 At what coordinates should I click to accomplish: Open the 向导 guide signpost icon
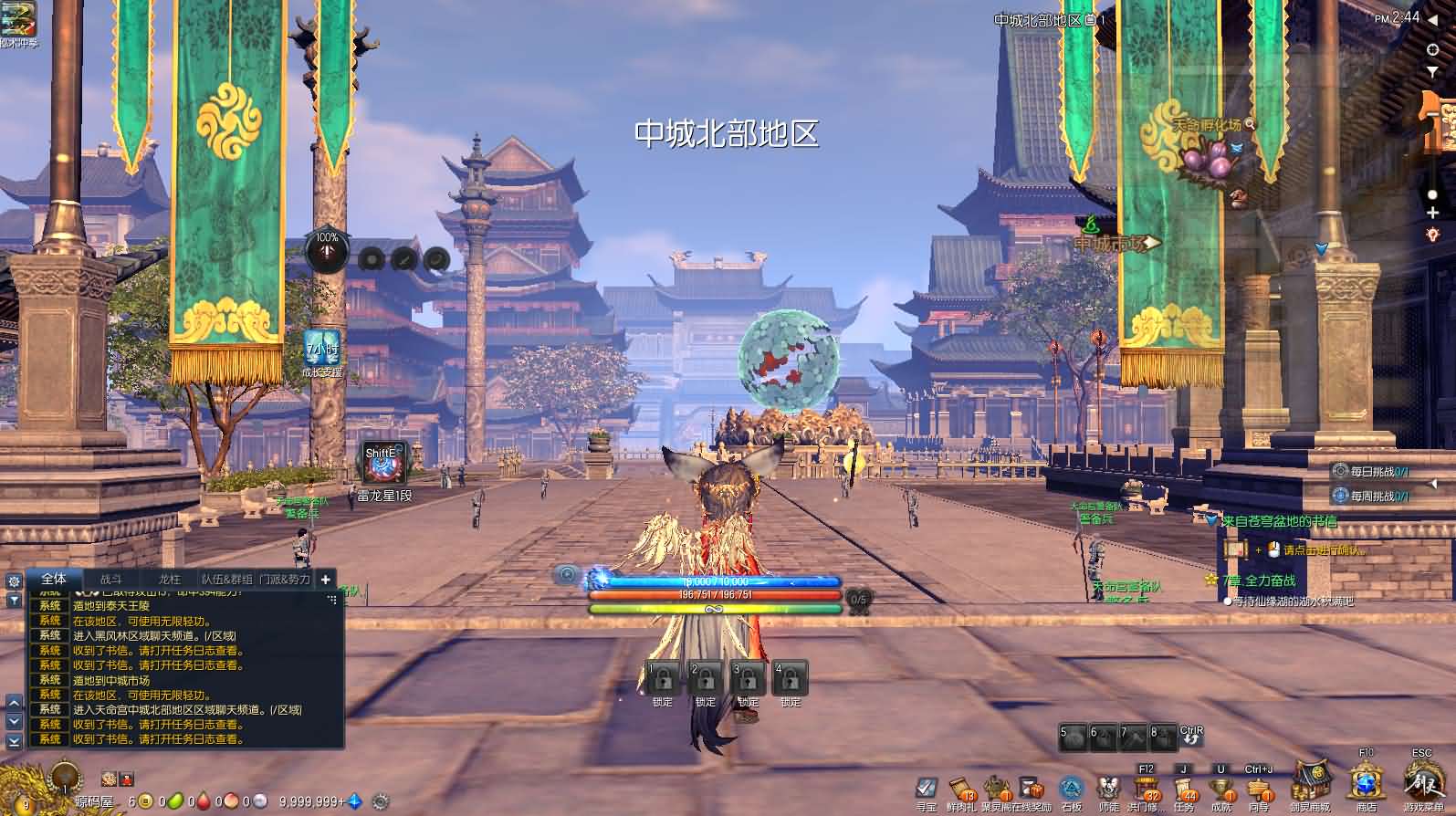(1259, 789)
